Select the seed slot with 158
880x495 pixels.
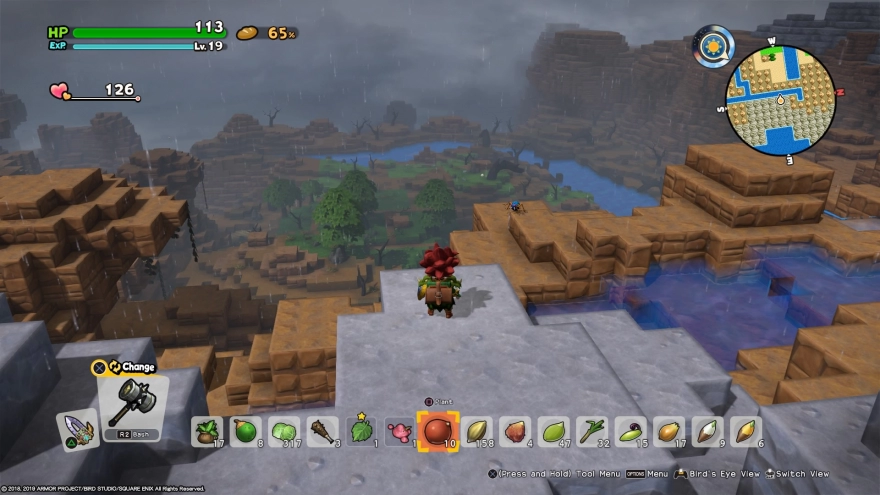coord(476,431)
